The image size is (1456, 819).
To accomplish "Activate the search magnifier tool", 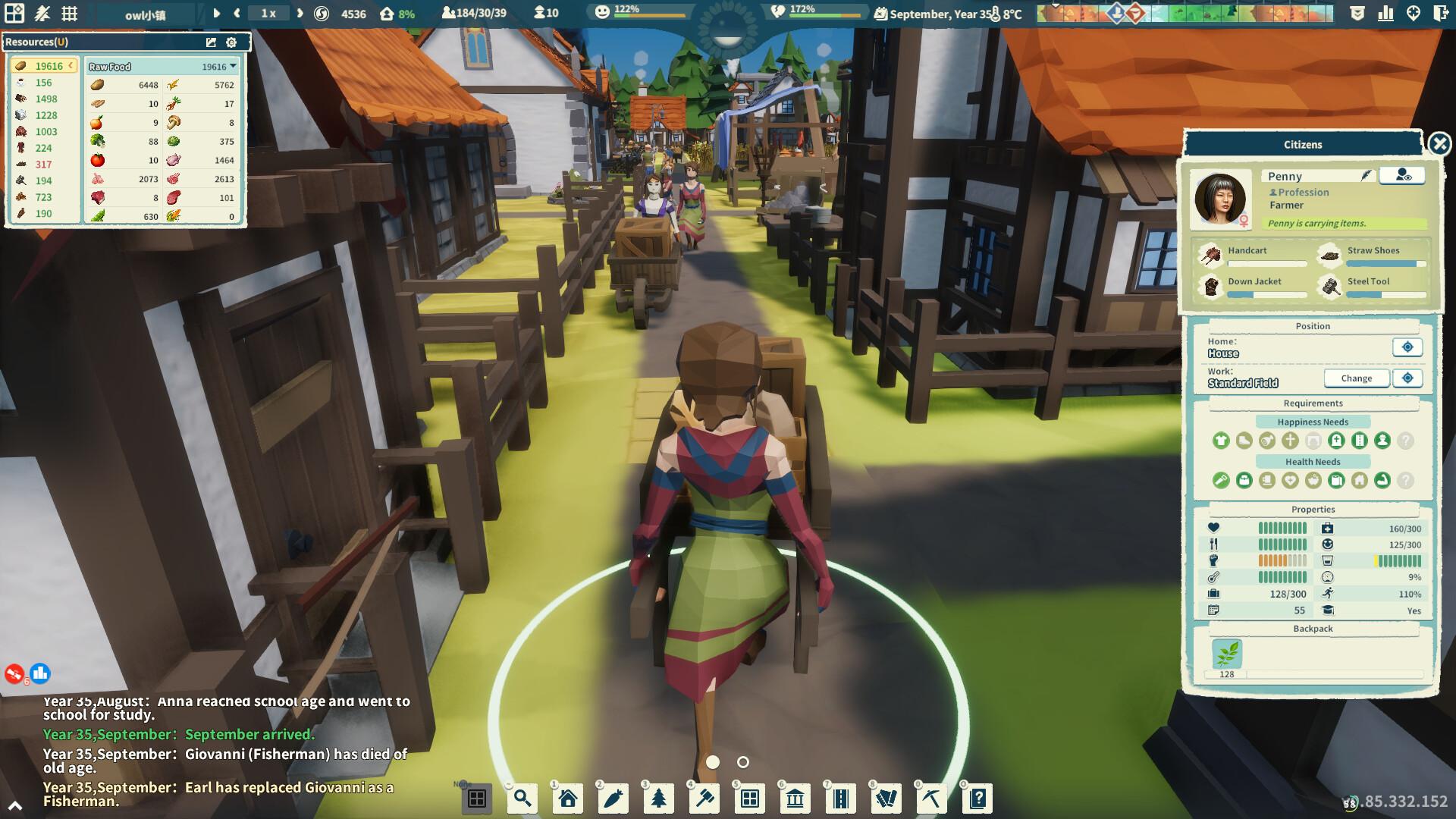I will pyautogui.click(x=522, y=798).
